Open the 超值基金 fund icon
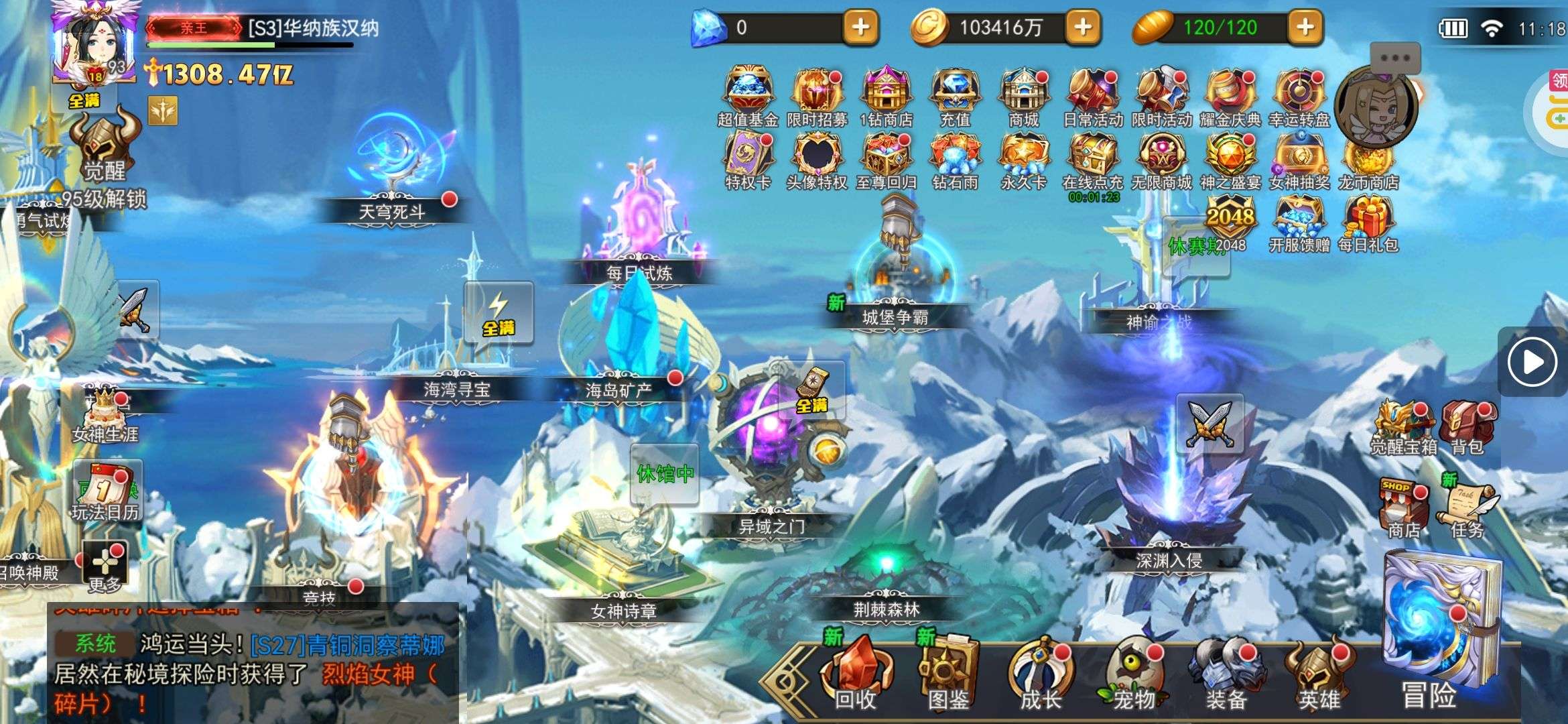Image resolution: width=1568 pixels, height=724 pixels. (x=748, y=95)
